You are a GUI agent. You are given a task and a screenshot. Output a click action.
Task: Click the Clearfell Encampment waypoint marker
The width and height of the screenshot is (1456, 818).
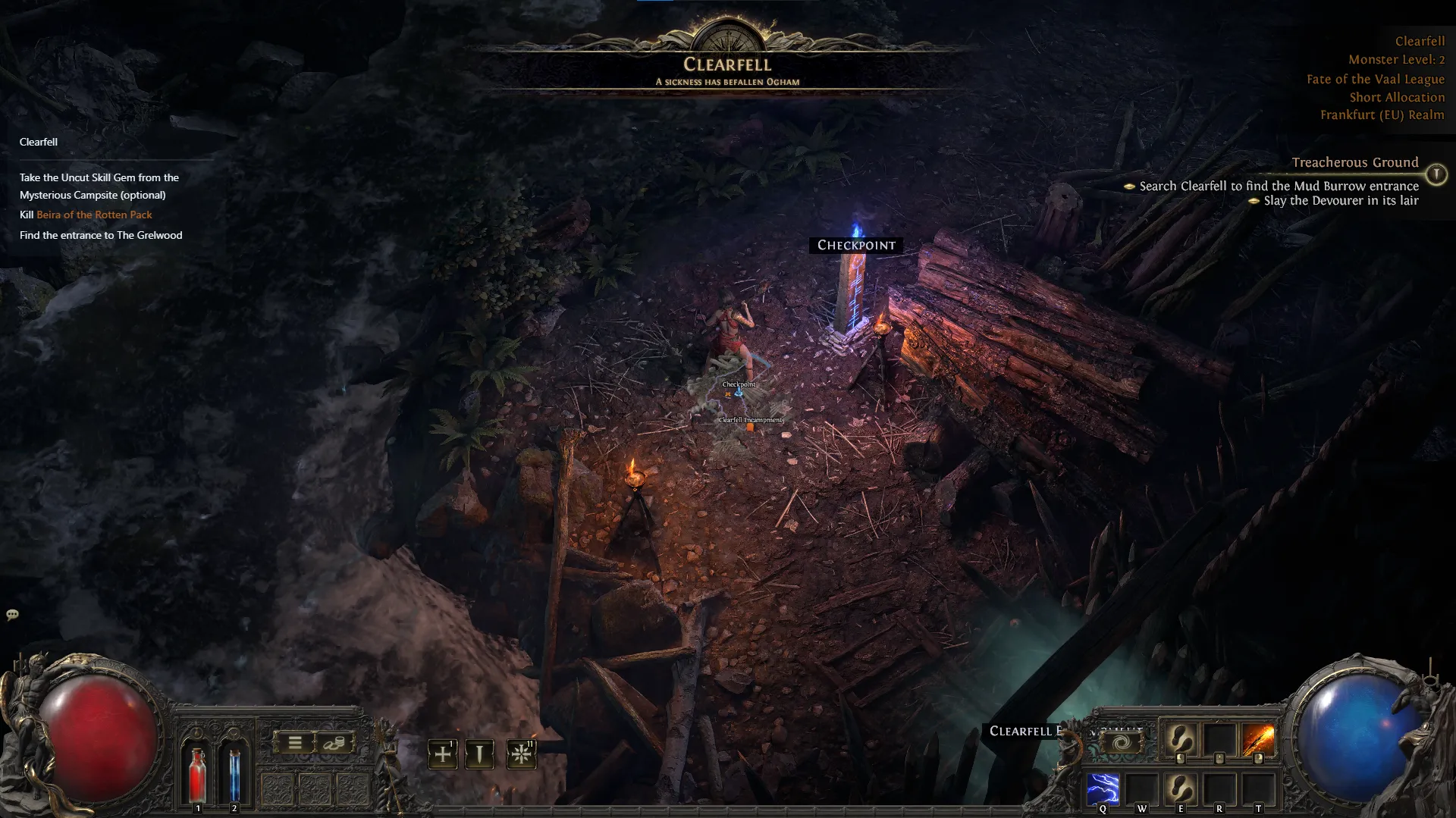pos(749,427)
